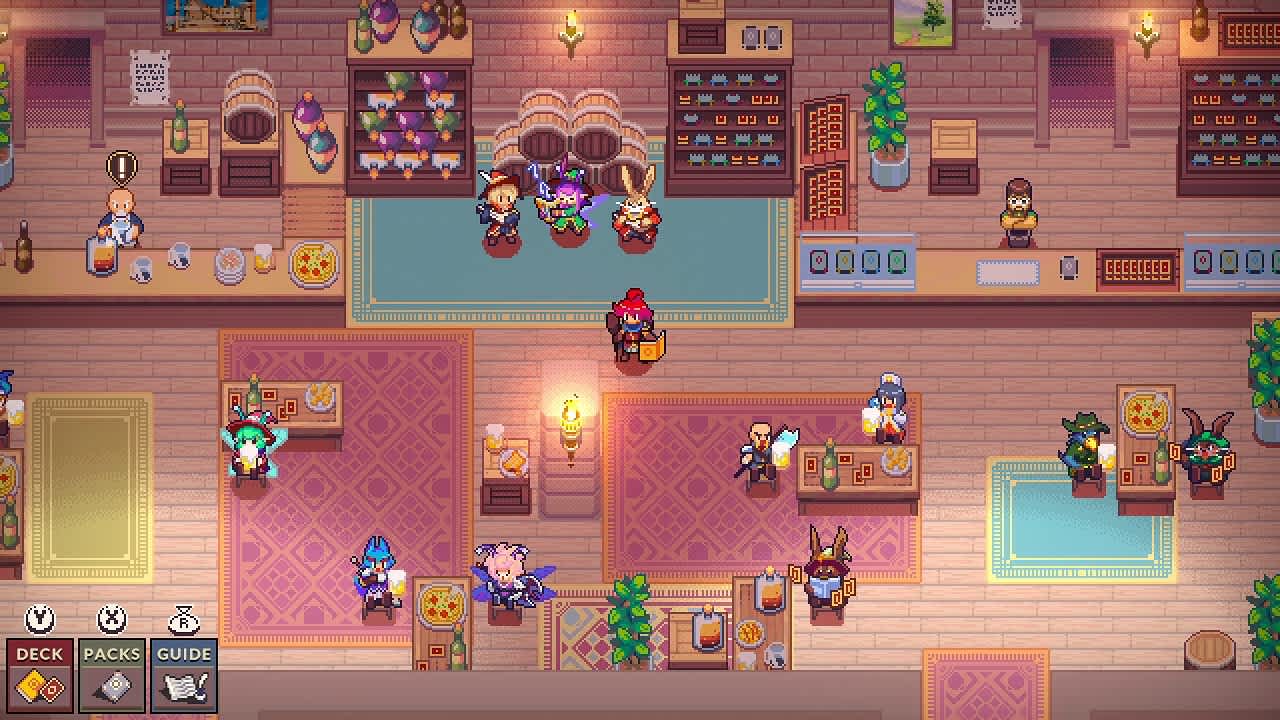Click the scroll-and-quill pictogram on the Guide button
The image size is (1280, 720).
[184, 686]
